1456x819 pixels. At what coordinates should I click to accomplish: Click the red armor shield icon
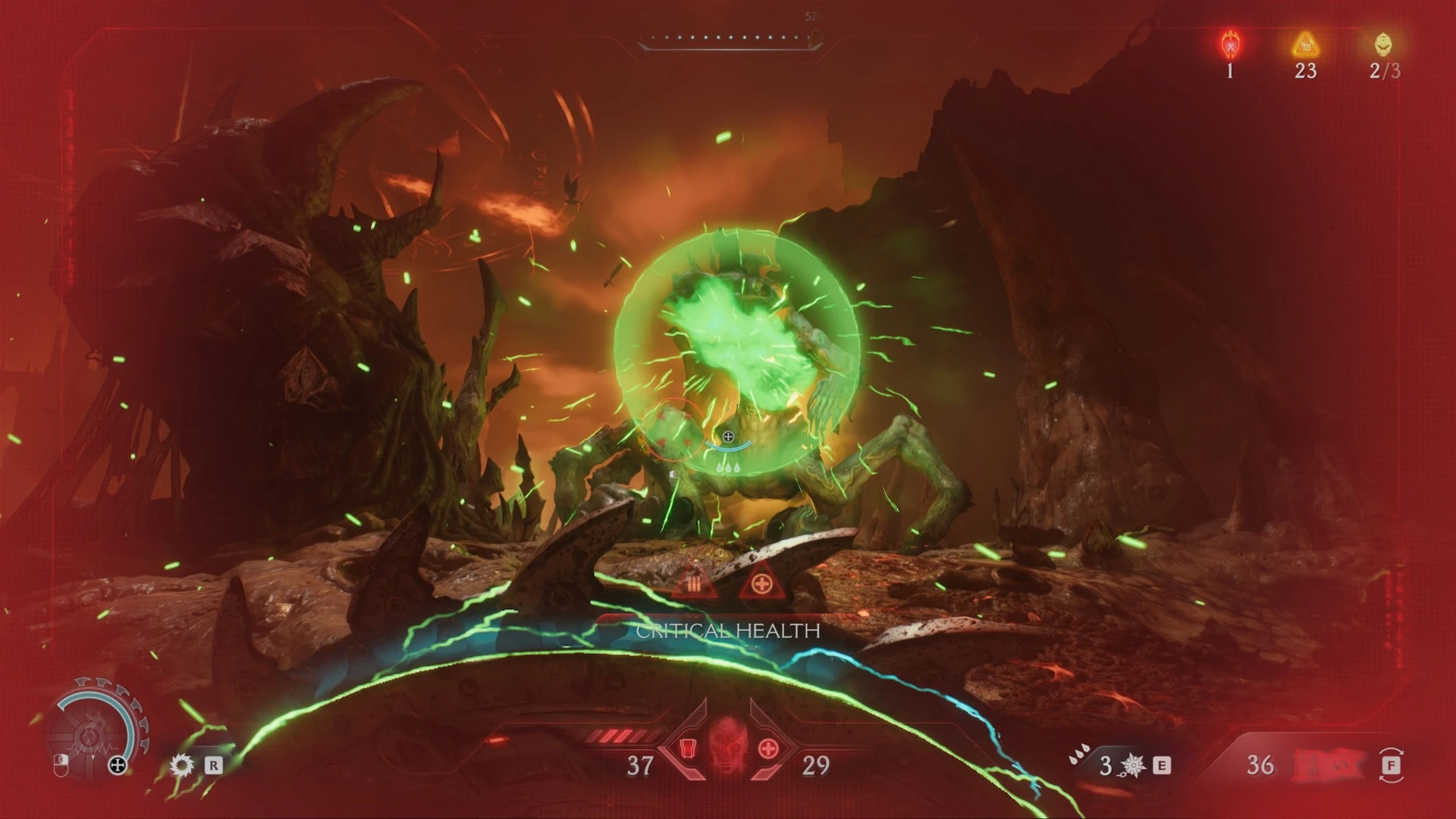pos(689,748)
